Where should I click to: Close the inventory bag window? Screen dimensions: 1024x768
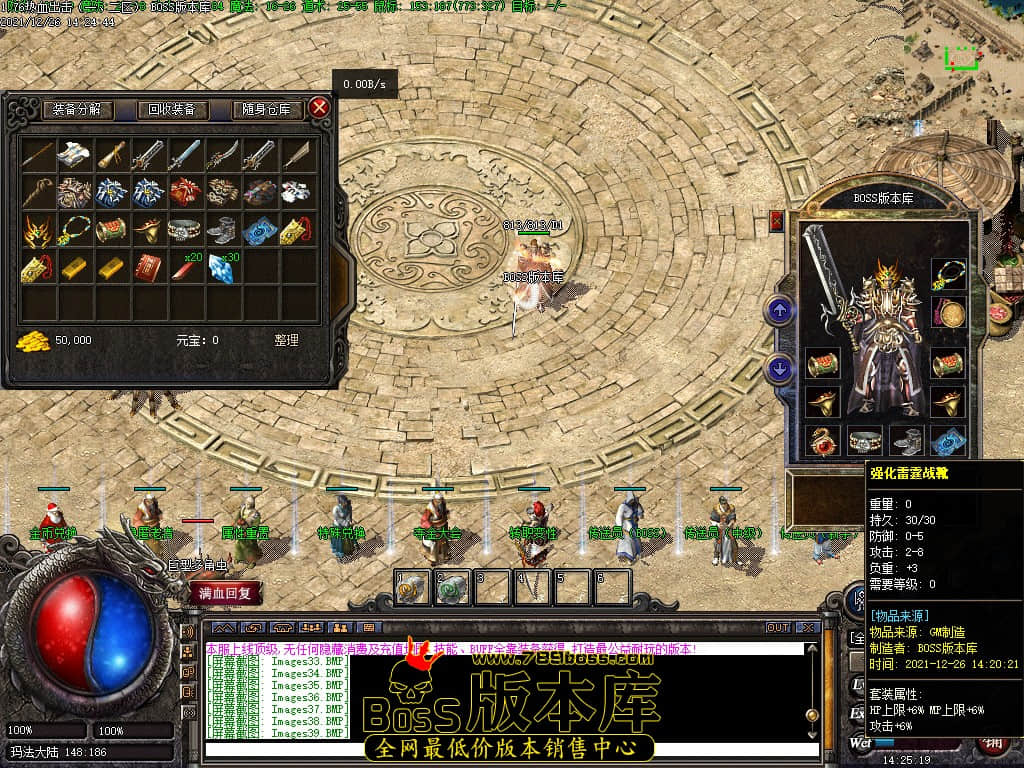(319, 107)
